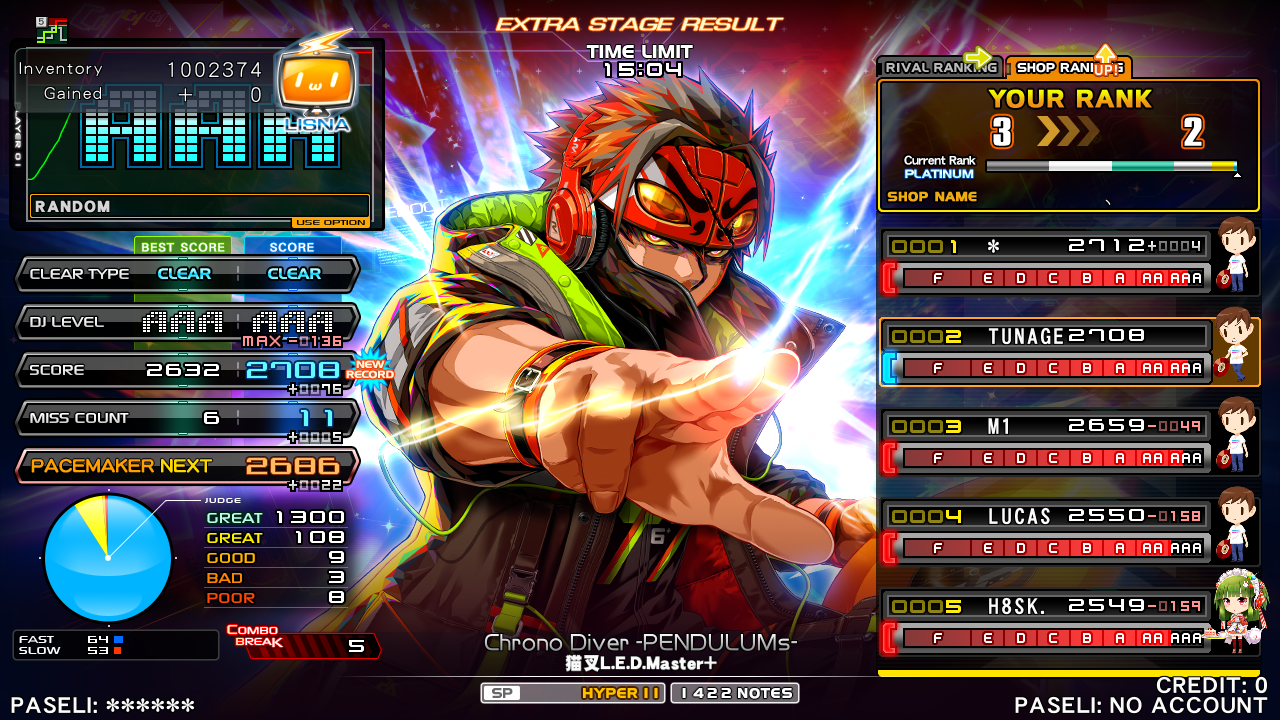This screenshot has height=720, width=1280.
Task: Switch to the Rival Ranking tab
Action: tap(938, 67)
